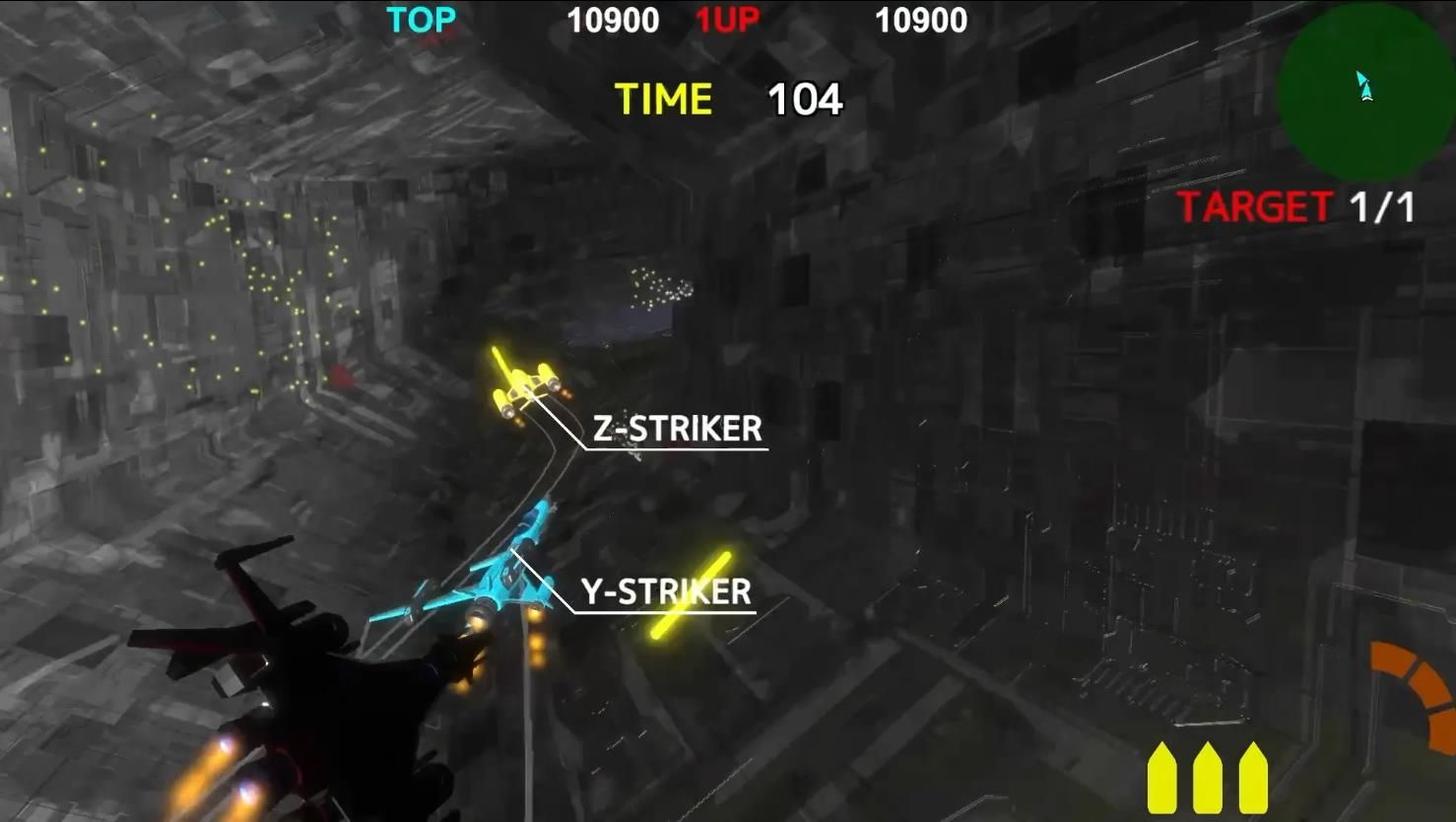Toggle targeting on the Z-STRIKER ship

point(522,384)
